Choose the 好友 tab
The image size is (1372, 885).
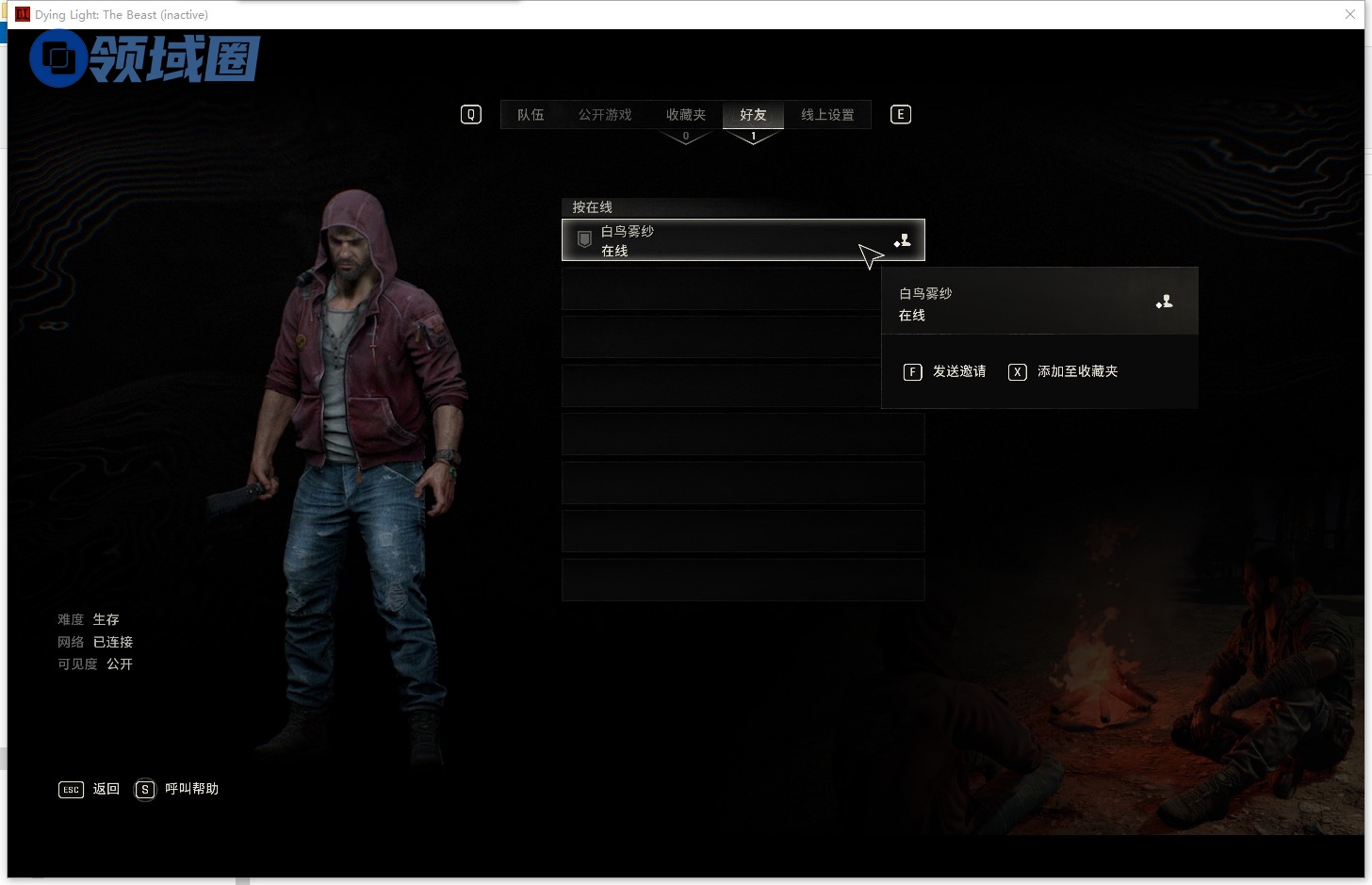(x=753, y=115)
